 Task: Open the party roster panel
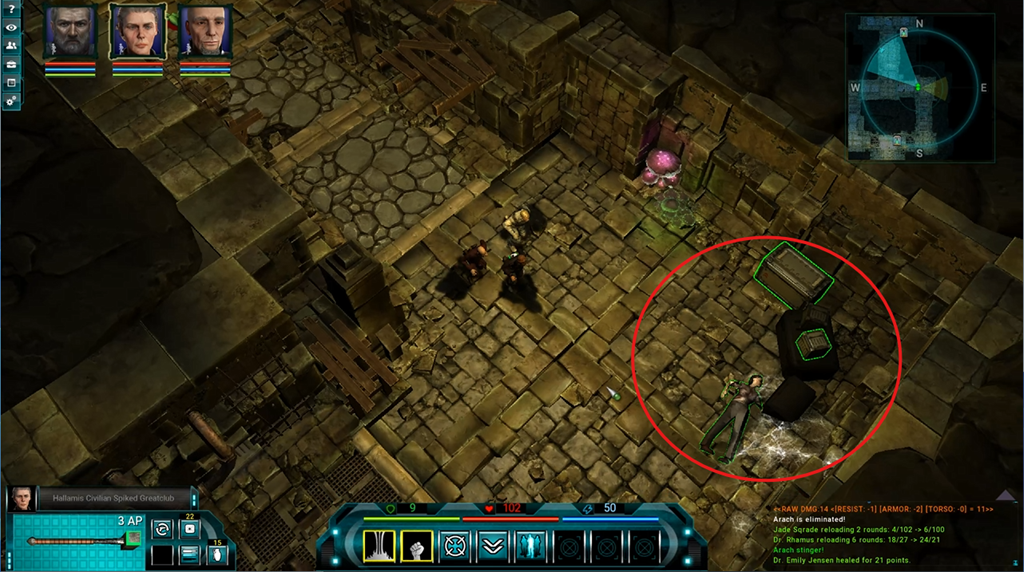tap(11, 46)
